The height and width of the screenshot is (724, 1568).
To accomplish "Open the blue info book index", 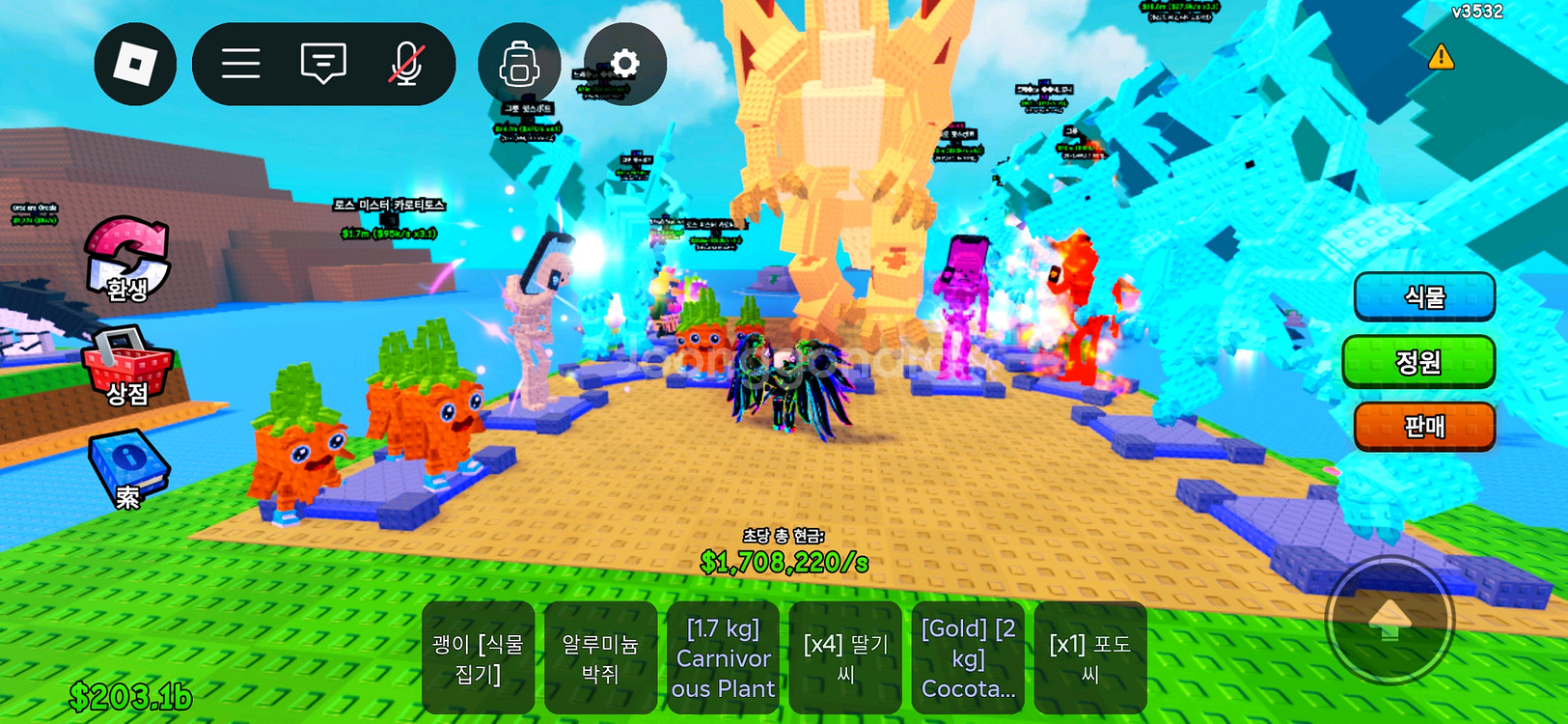I will coord(127,470).
